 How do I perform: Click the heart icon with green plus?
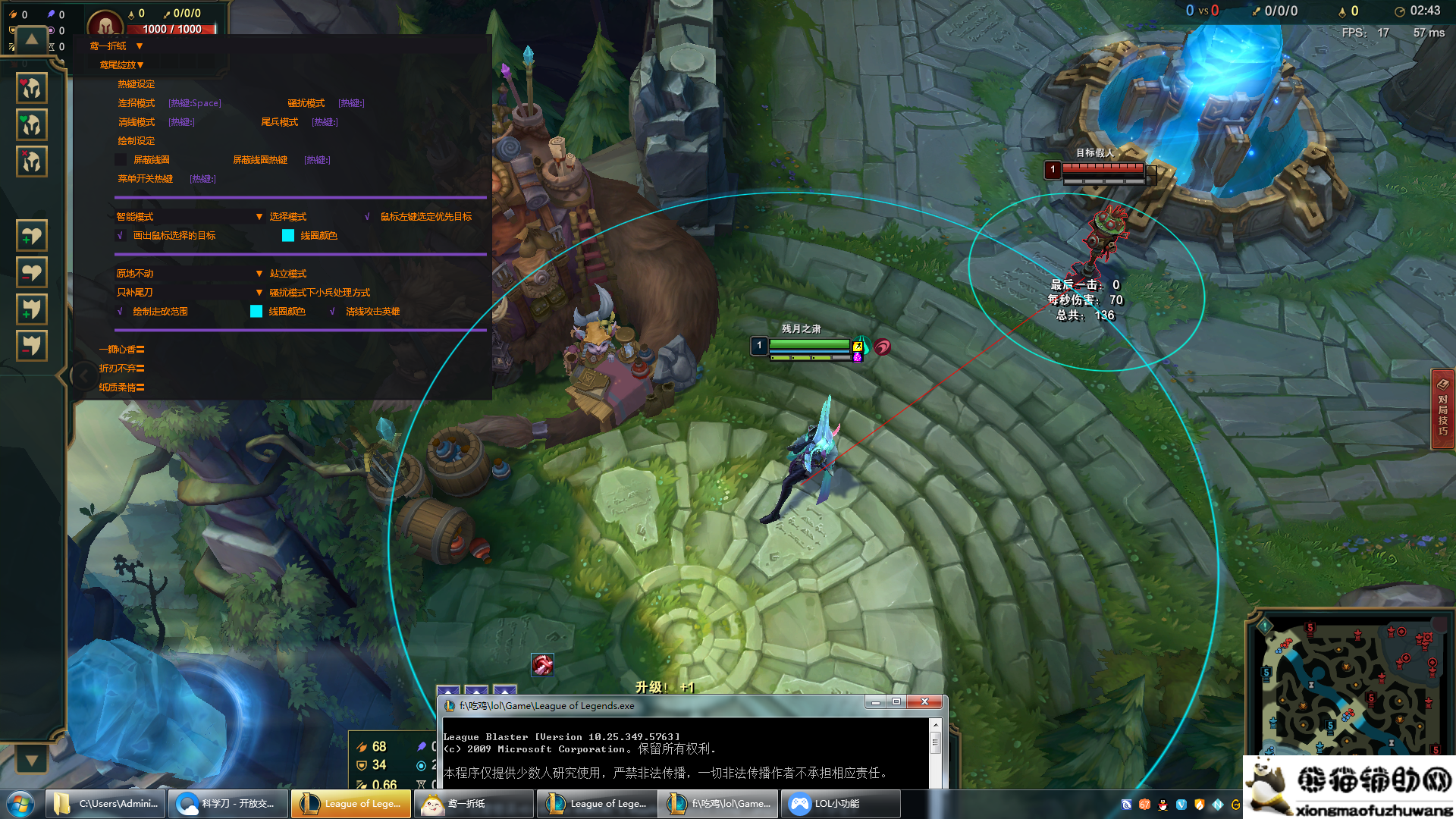(x=31, y=236)
